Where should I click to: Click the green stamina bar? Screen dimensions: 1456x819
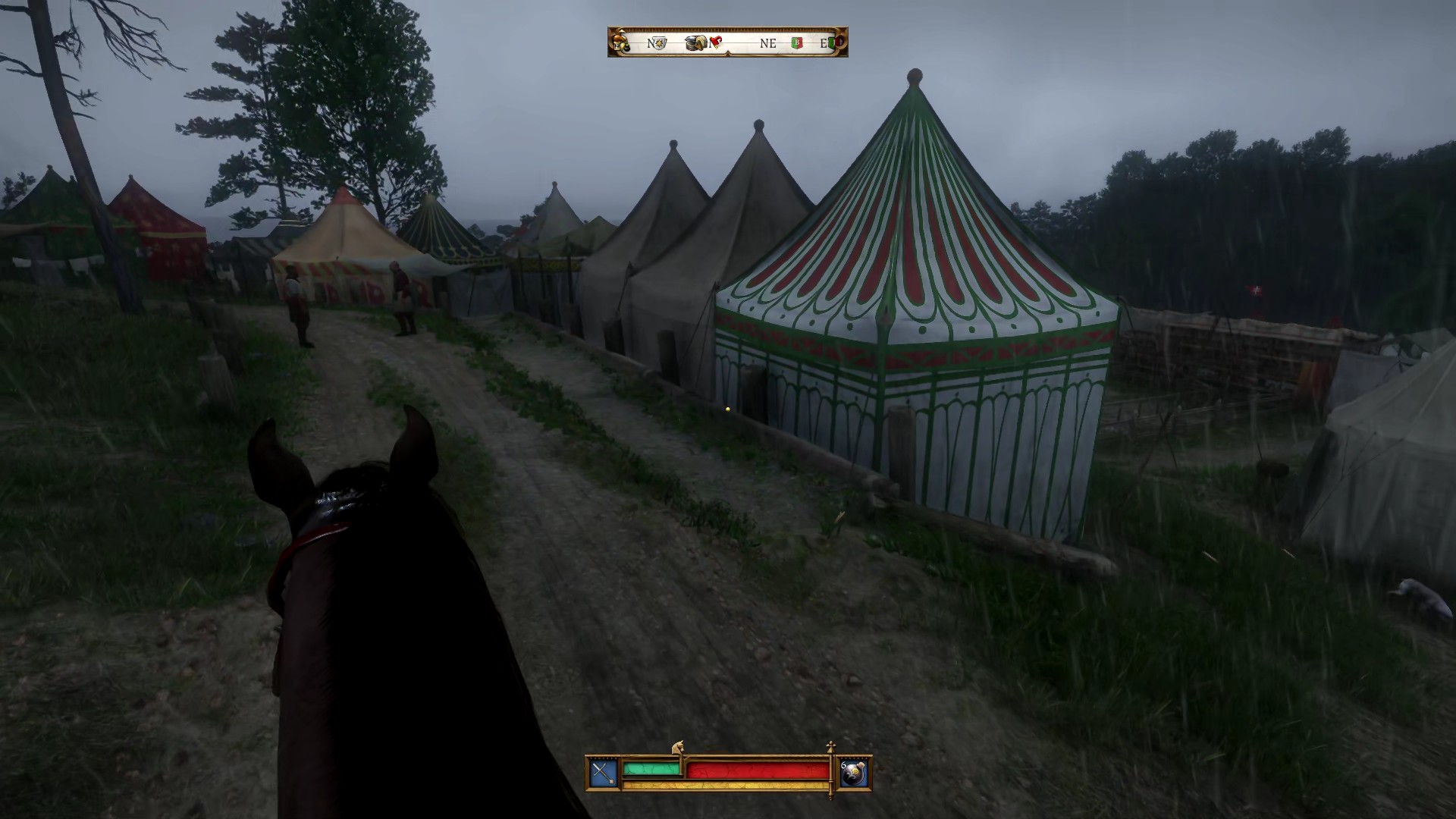tap(651, 770)
